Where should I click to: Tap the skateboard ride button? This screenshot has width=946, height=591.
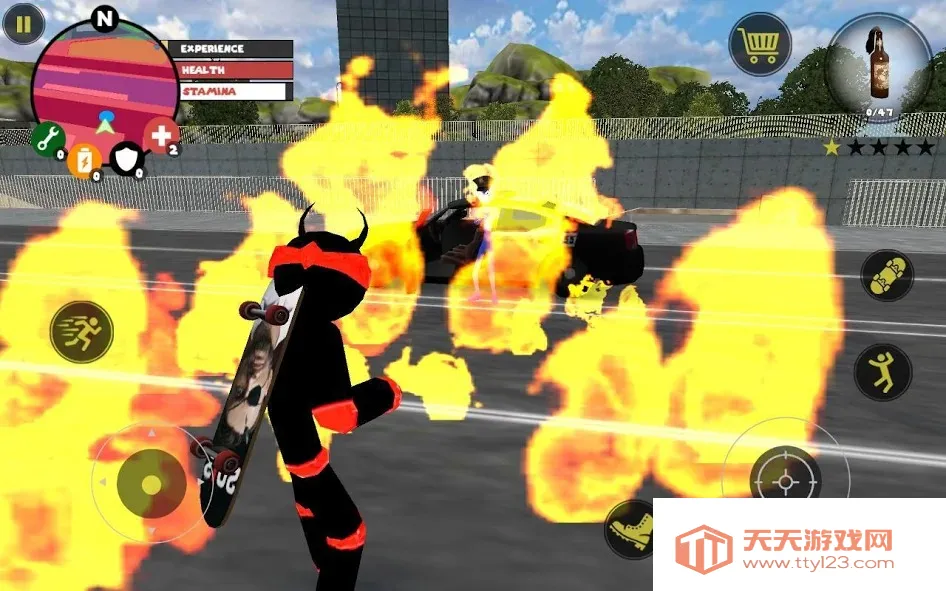887,275
